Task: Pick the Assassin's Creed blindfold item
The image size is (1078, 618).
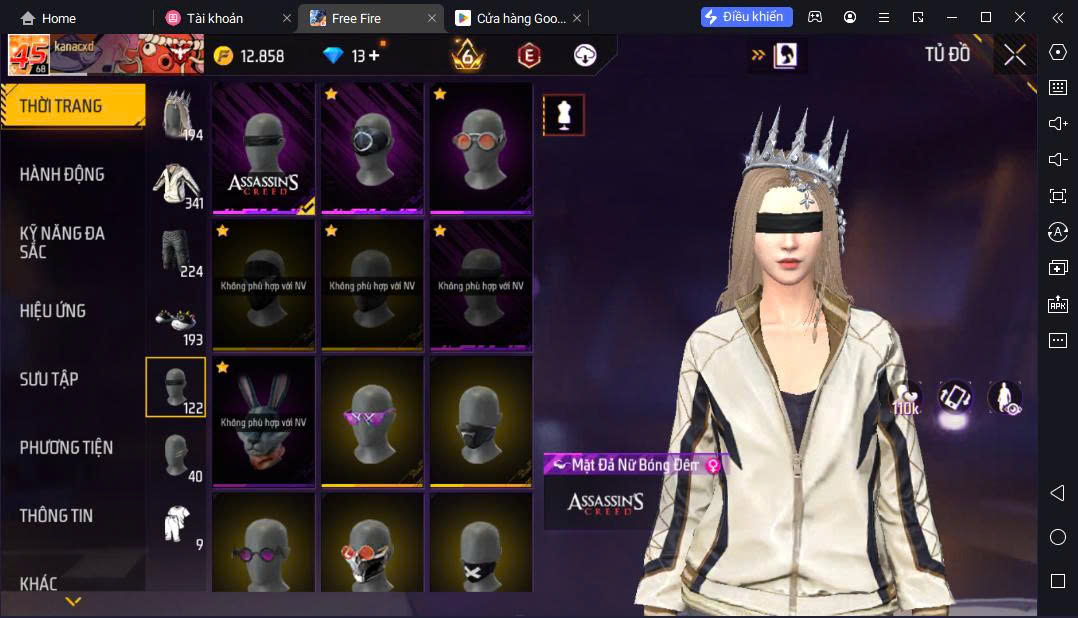Action: (x=264, y=148)
